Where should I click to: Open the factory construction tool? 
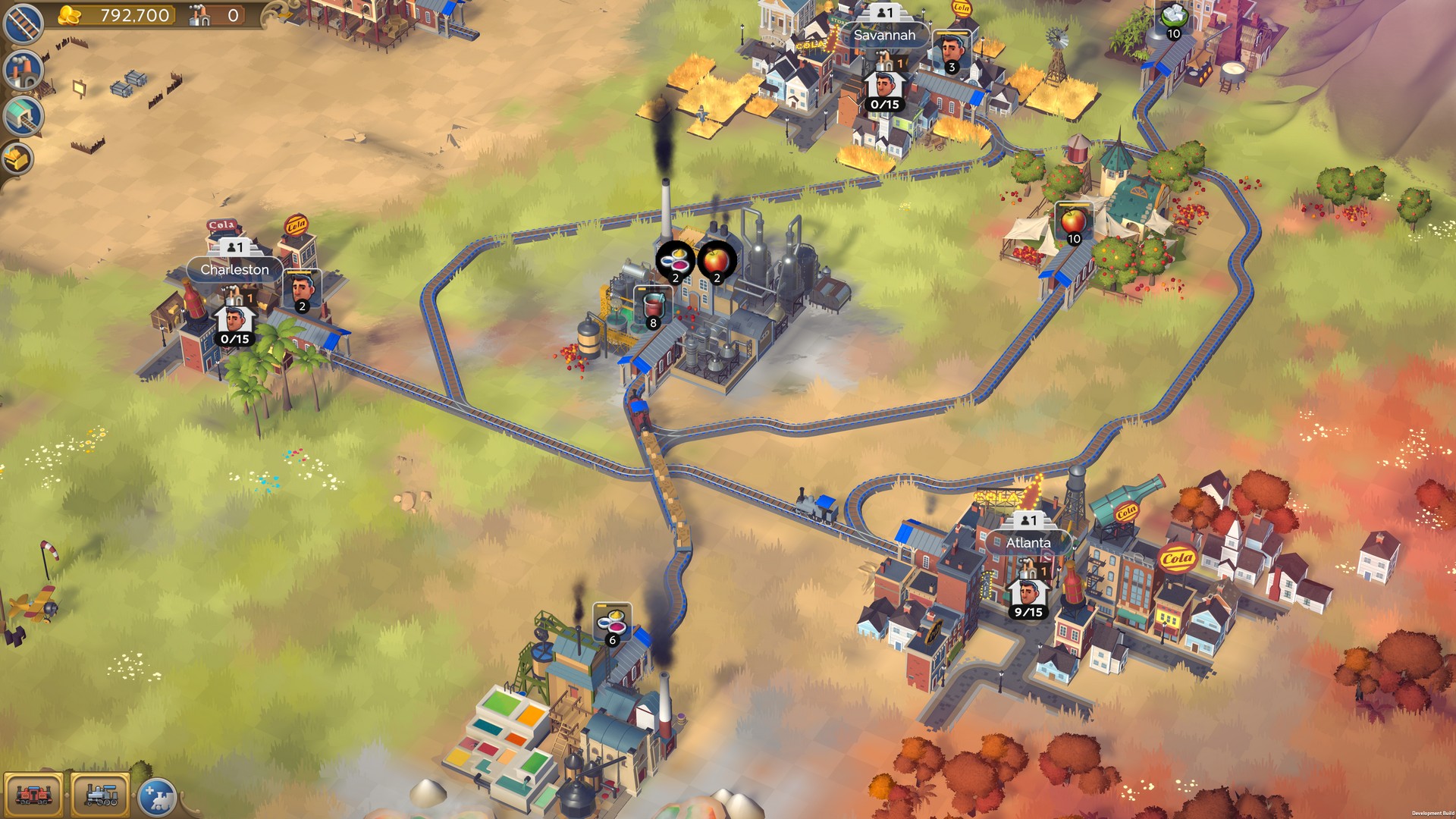tap(23, 71)
